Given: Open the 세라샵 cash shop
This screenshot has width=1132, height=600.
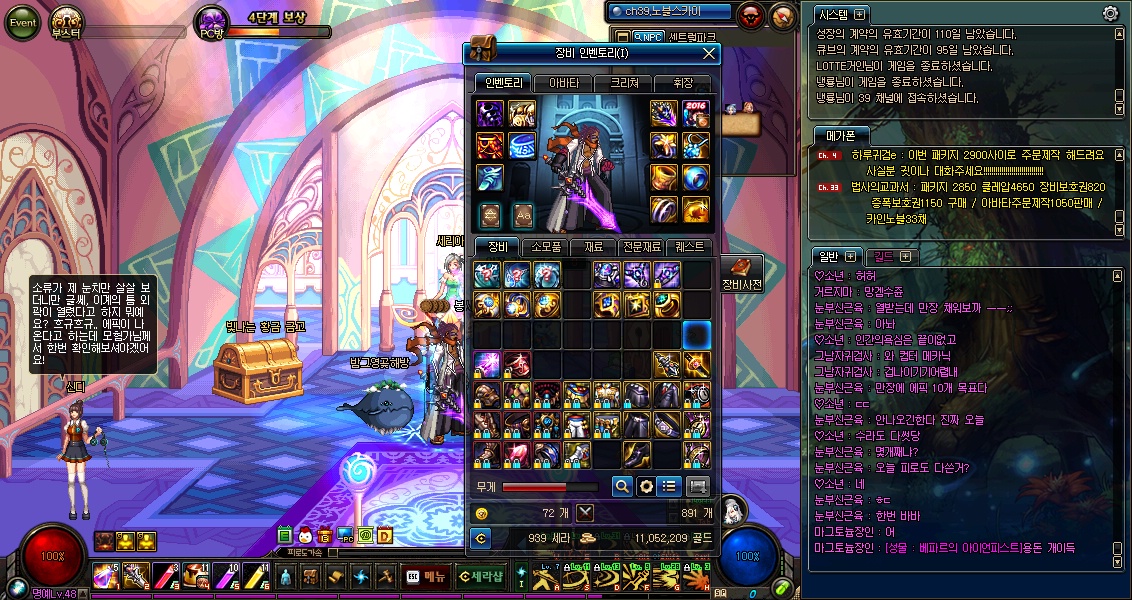Looking at the screenshot, I should 481,576.
